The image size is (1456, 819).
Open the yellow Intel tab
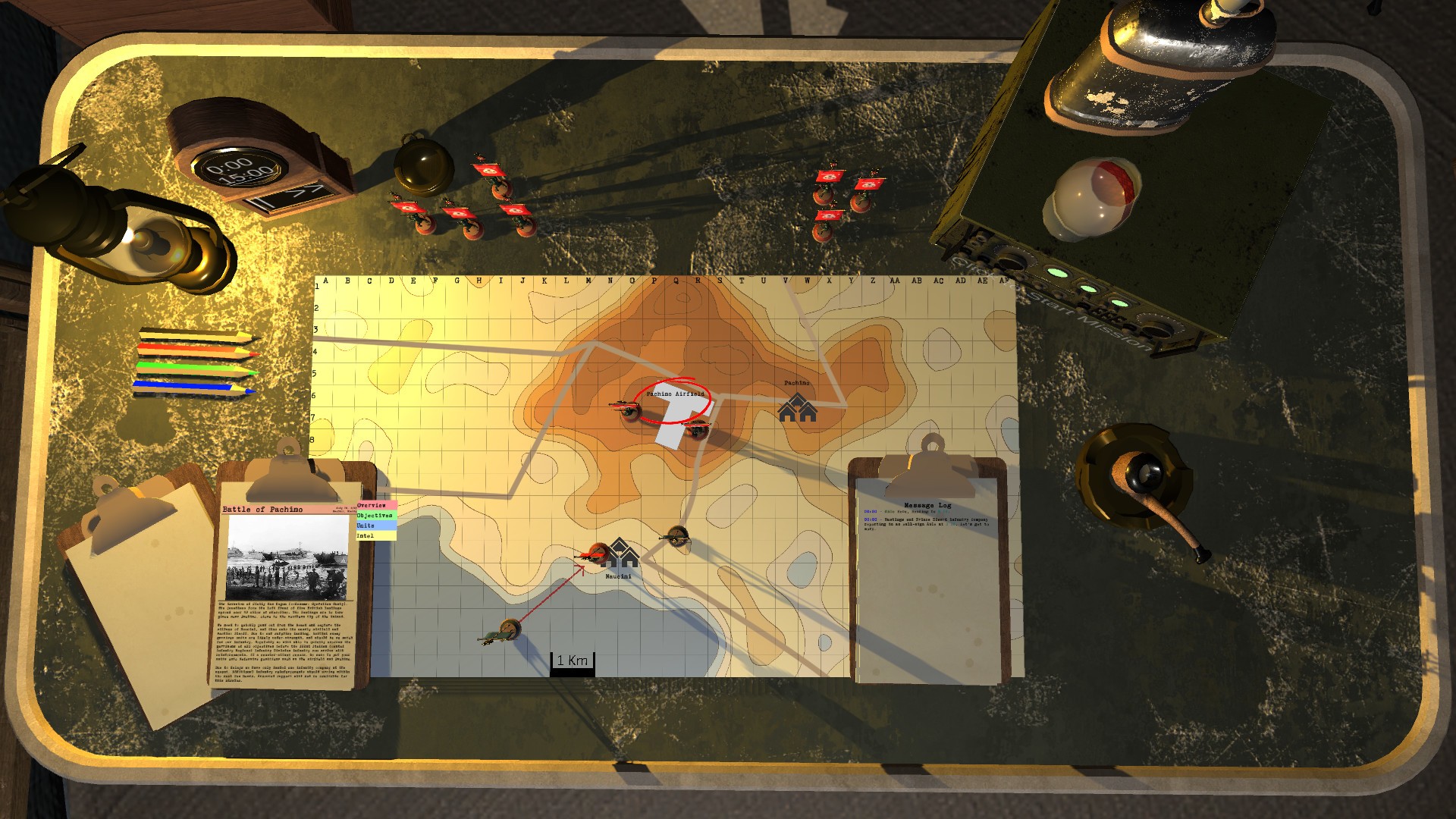coord(377,535)
